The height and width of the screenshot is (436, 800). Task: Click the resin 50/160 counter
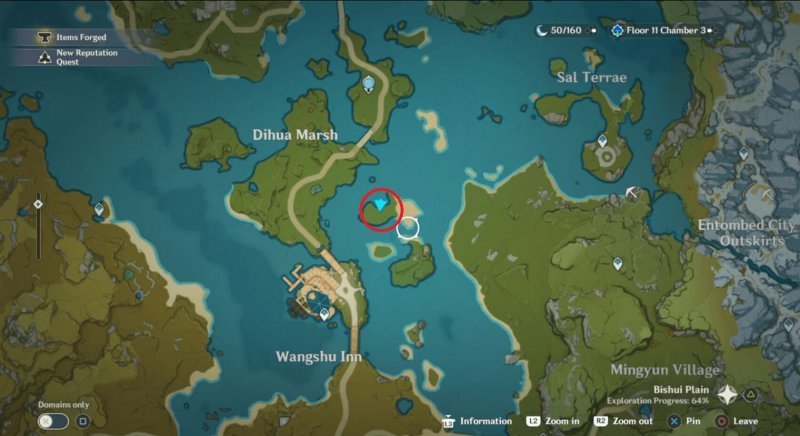(559, 31)
